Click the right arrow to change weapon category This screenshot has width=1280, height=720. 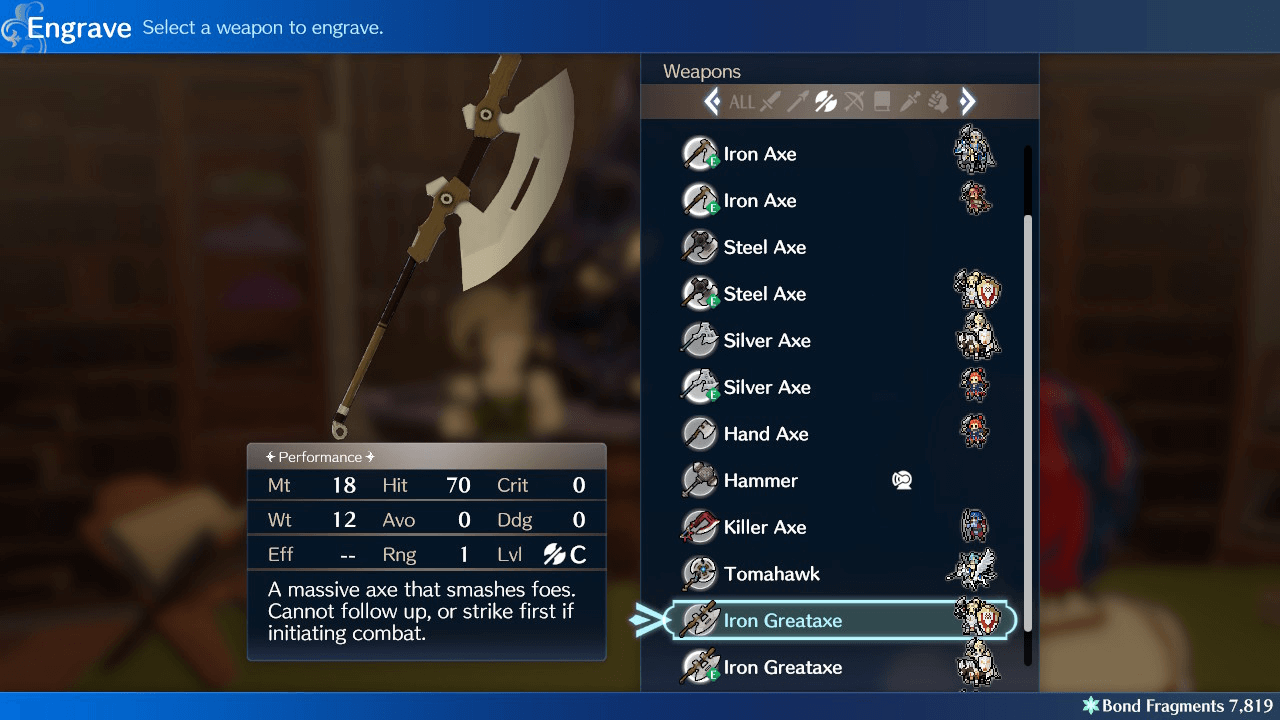(x=967, y=101)
